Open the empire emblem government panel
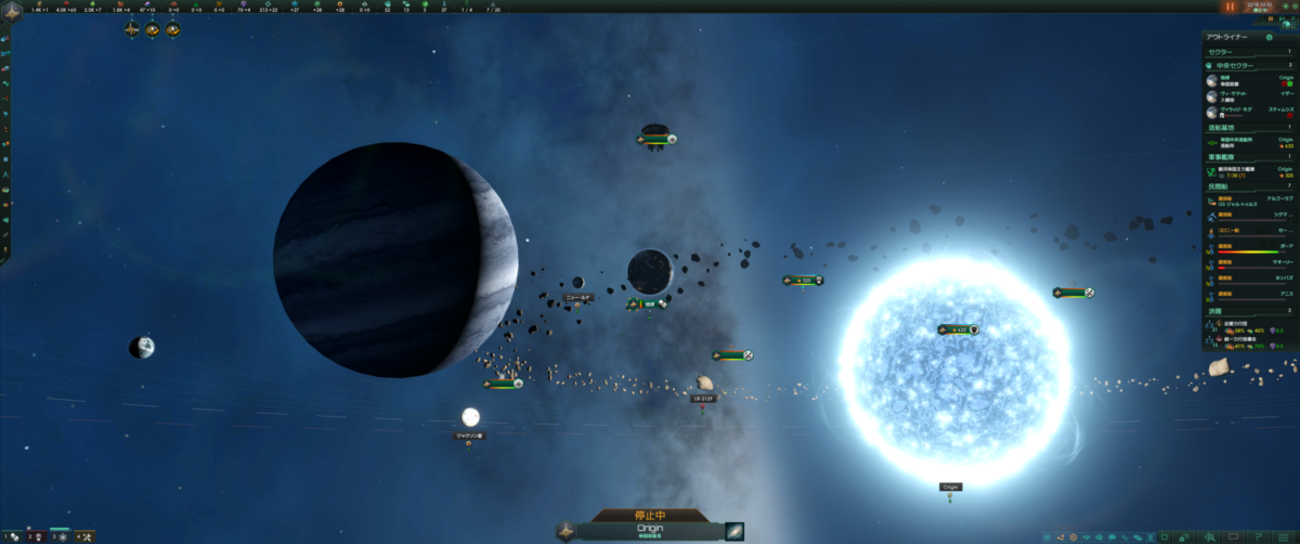Viewport: 1300px width, 544px height. [x=12, y=10]
